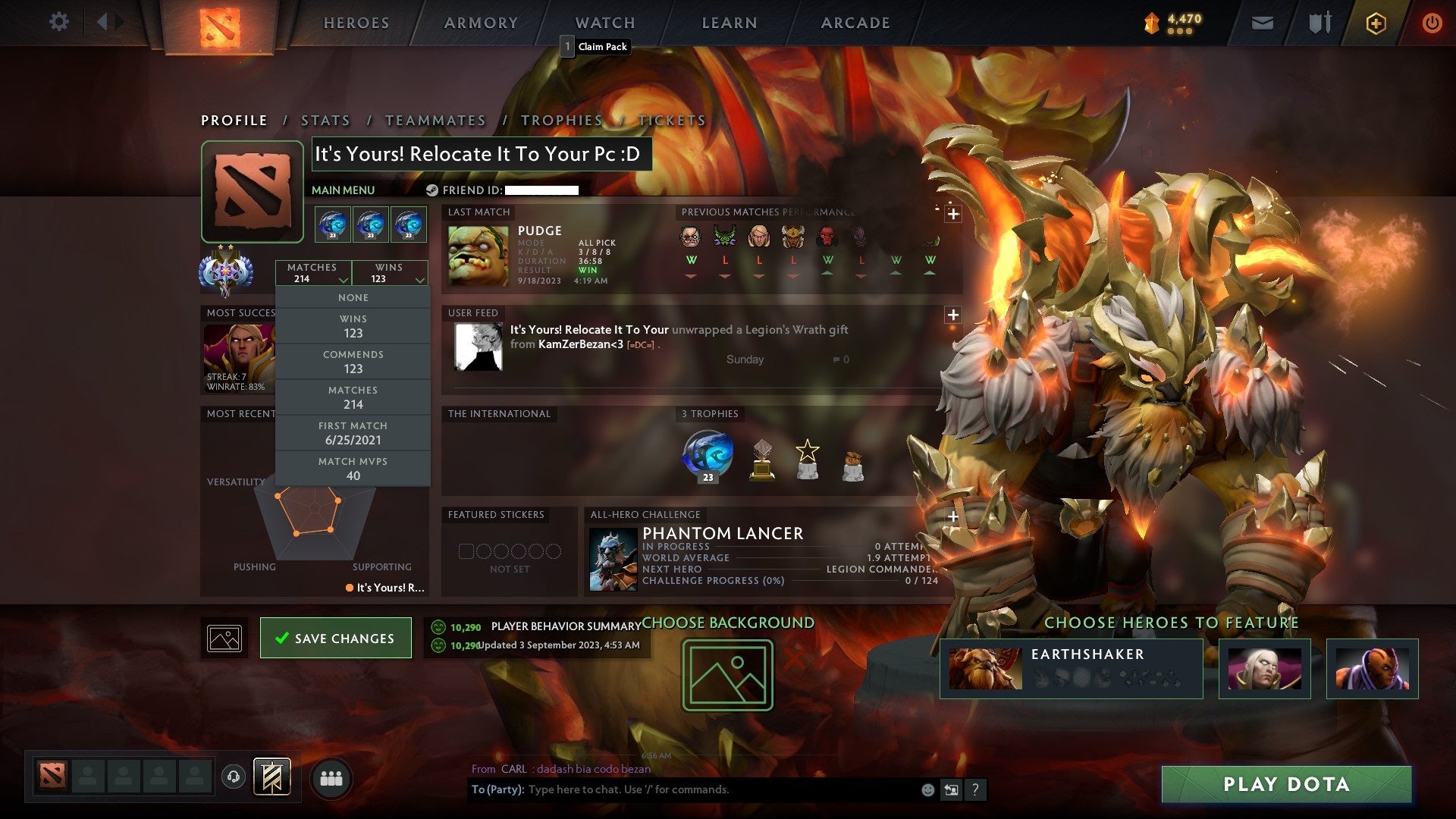Open the emoticon smiley in the chat bar
Image resolution: width=1456 pixels, height=819 pixels.
pyautogui.click(x=927, y=789)
